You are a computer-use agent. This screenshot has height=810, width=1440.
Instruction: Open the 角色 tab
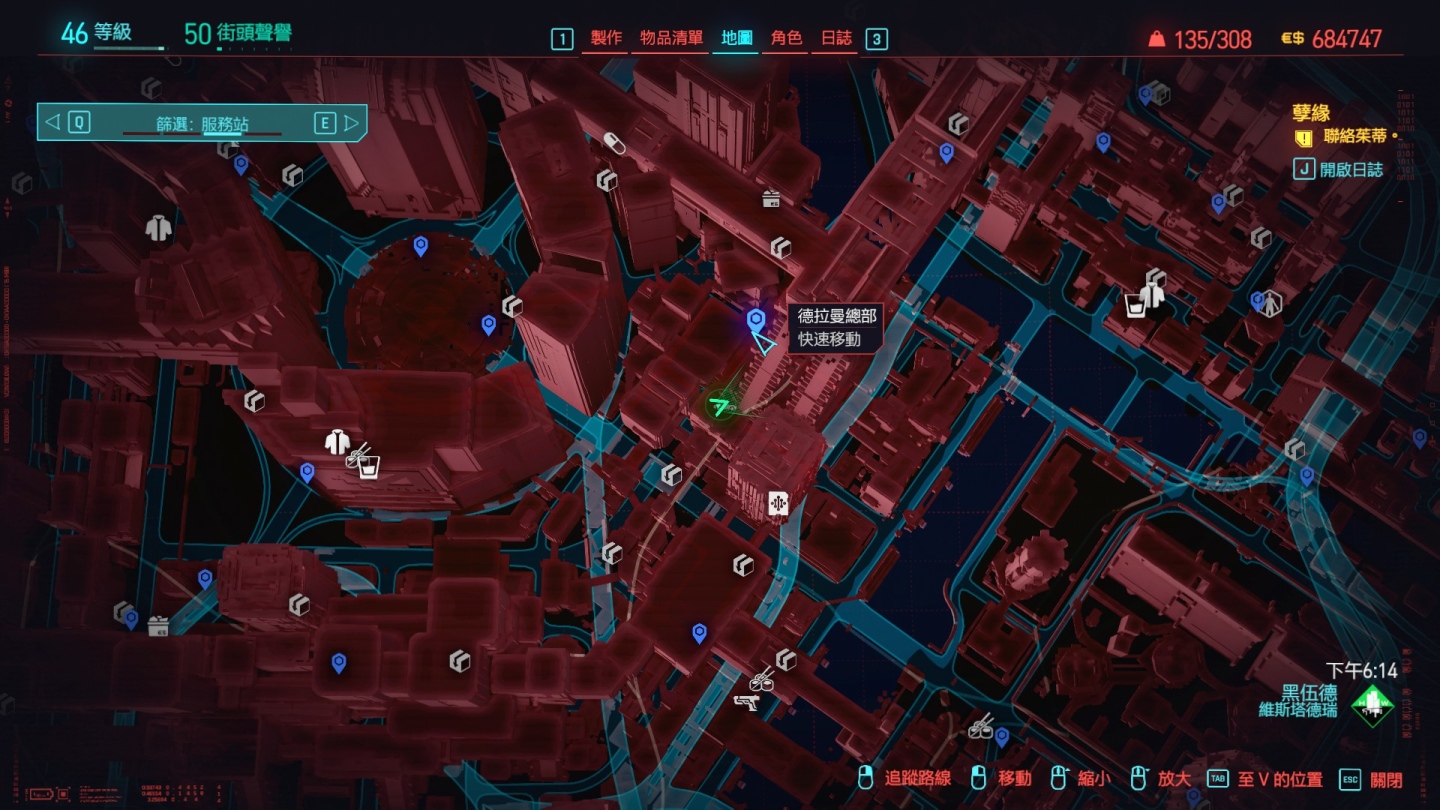click(x=786, y=40)
